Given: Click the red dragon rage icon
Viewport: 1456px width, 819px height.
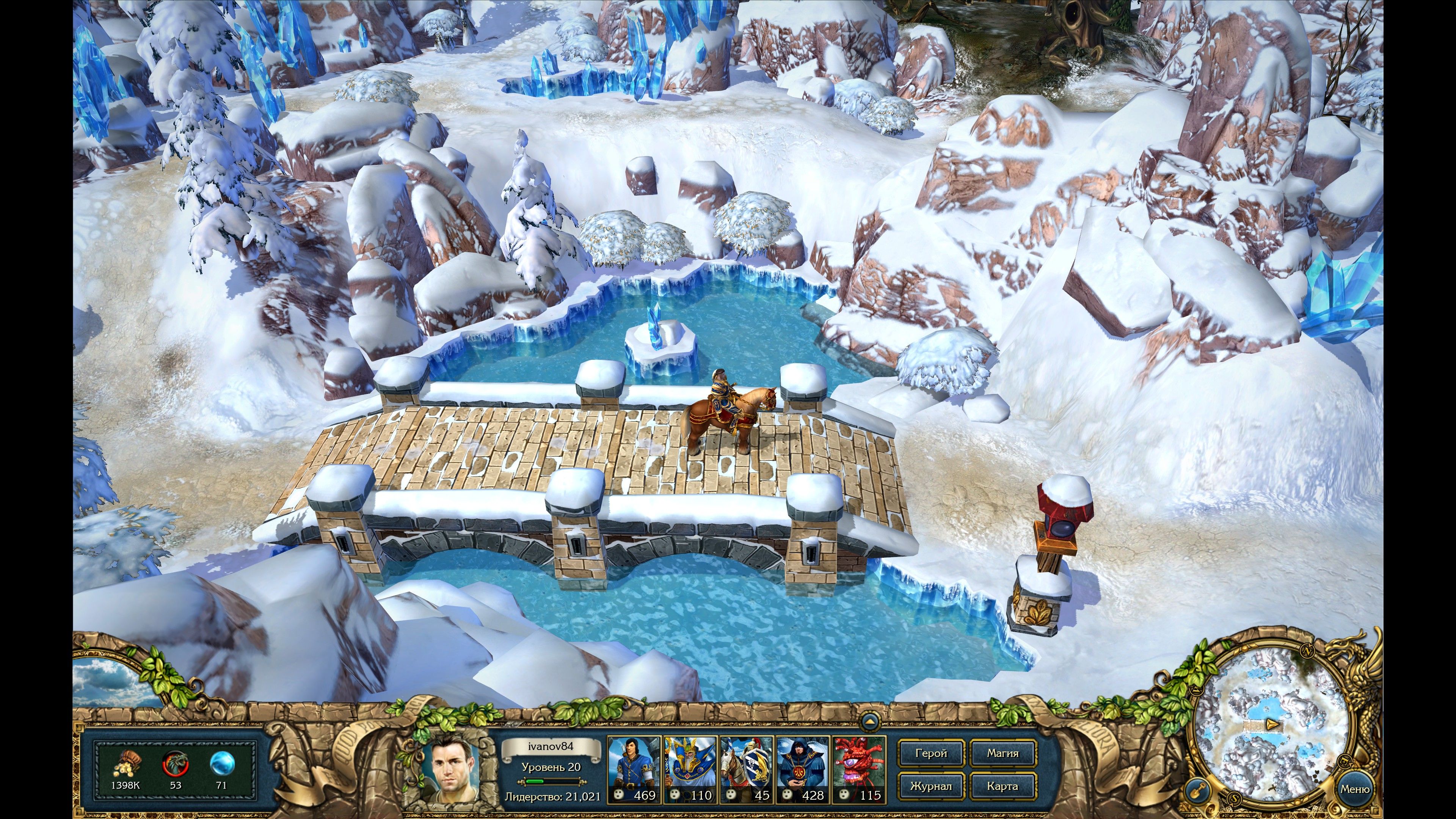Looking at the screenshot, I should (x=175, y=764).
